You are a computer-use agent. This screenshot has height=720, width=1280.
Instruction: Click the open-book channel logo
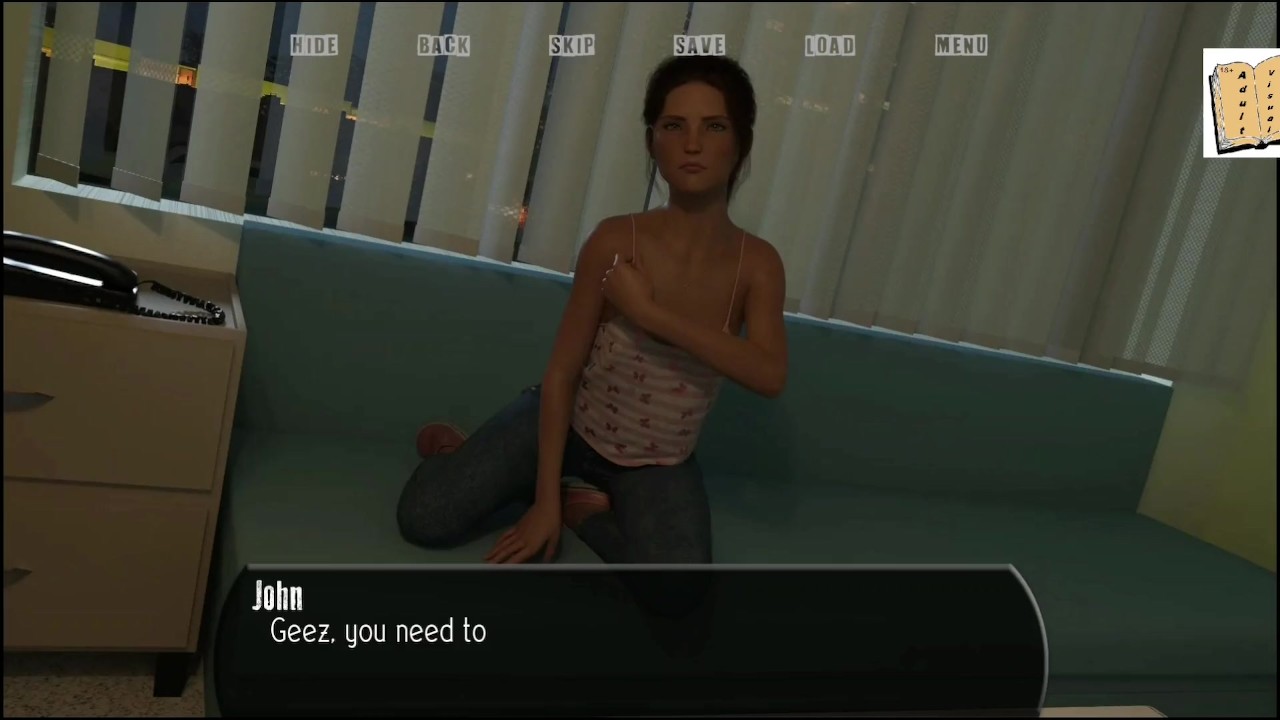pos(1242,103)
